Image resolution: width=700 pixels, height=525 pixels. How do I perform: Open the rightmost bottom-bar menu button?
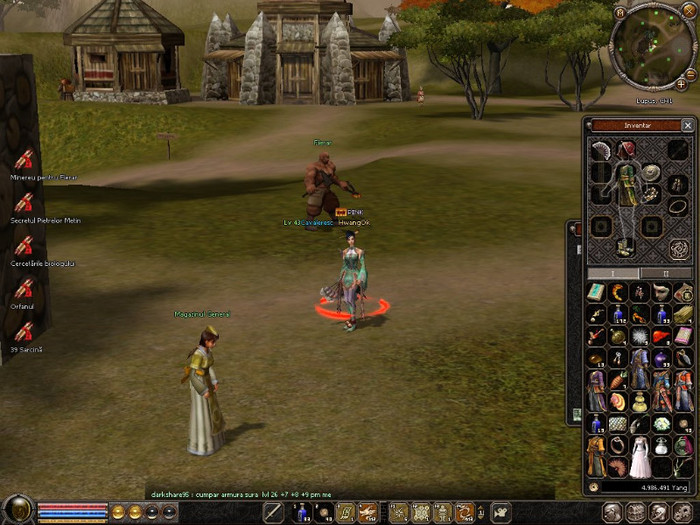coord(683,512)
